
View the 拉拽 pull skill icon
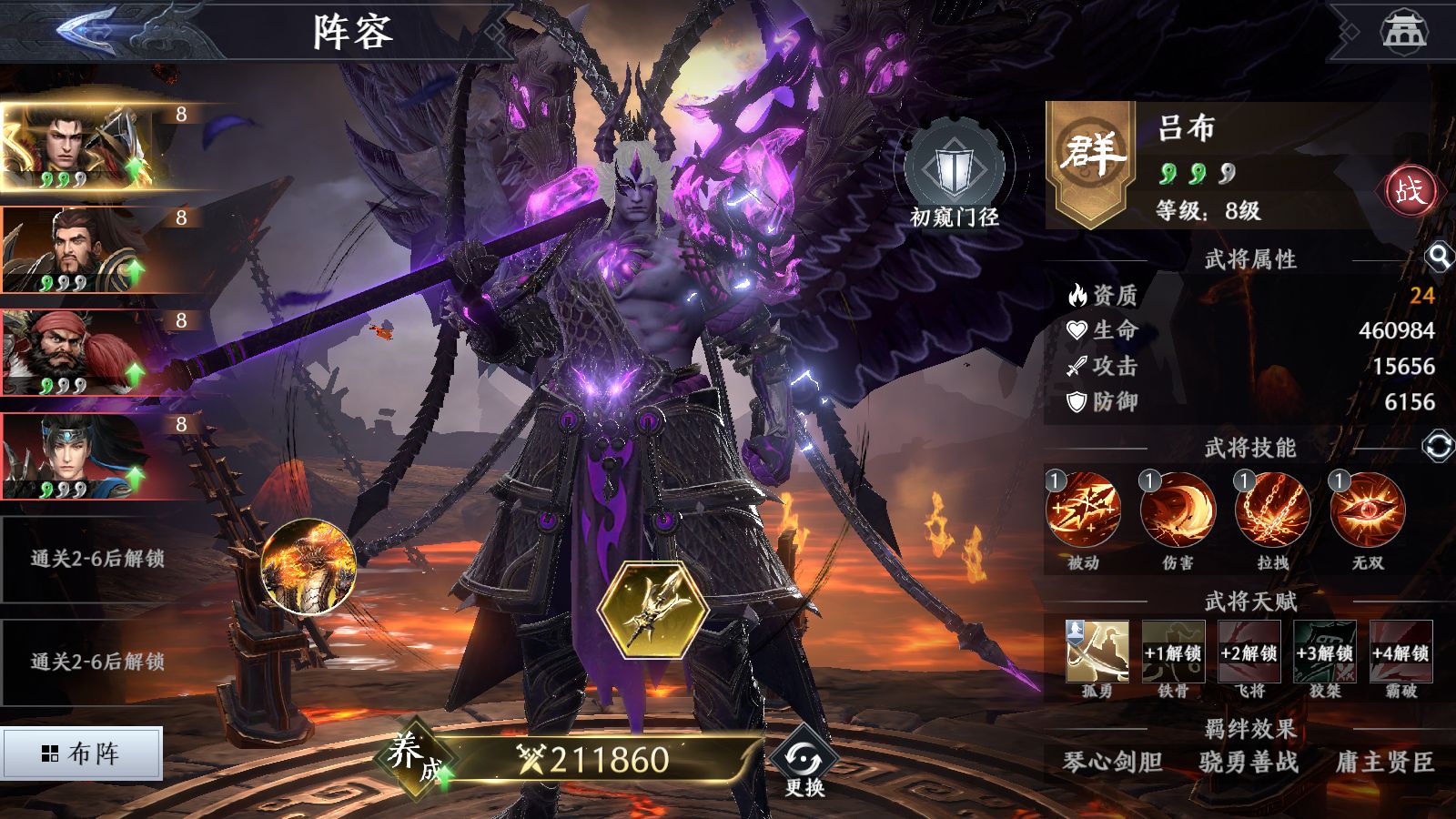pyautogui.click(x=1272, y=511)
